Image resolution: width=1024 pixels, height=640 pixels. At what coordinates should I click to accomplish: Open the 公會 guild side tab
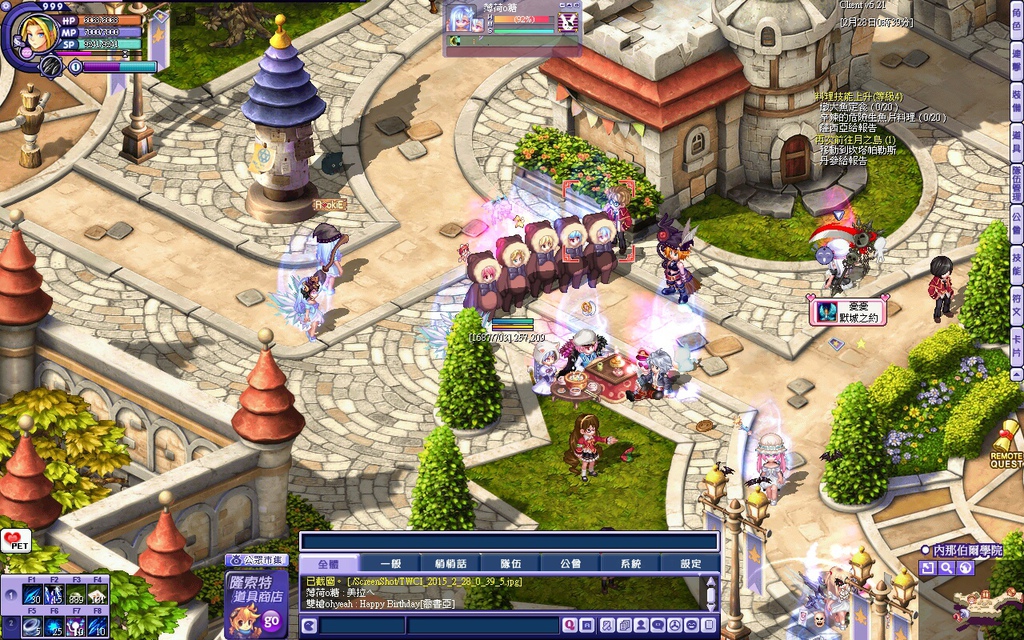point(1016,221)
